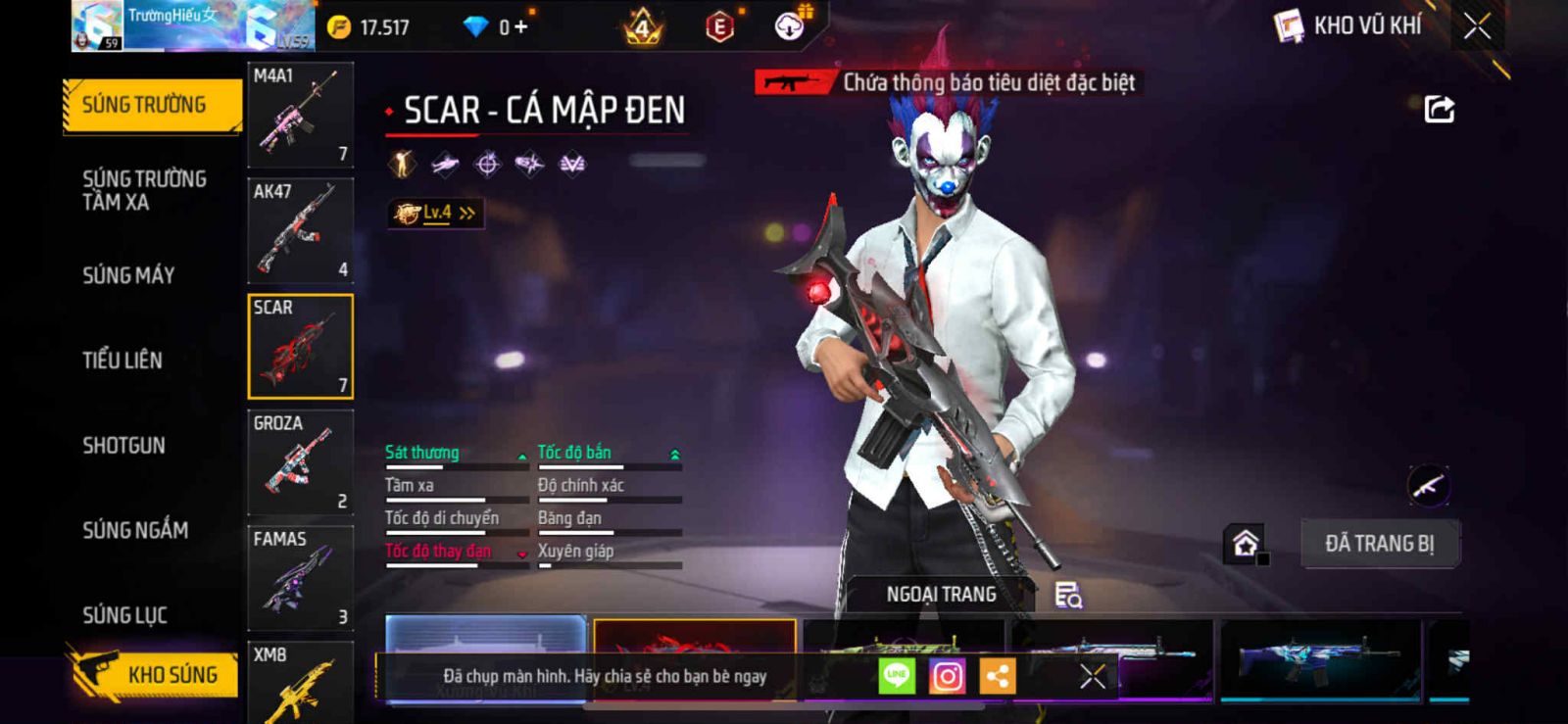Share the screenshot to Instagram
This screenshot has height=724, width=1568.
[947, 676]
